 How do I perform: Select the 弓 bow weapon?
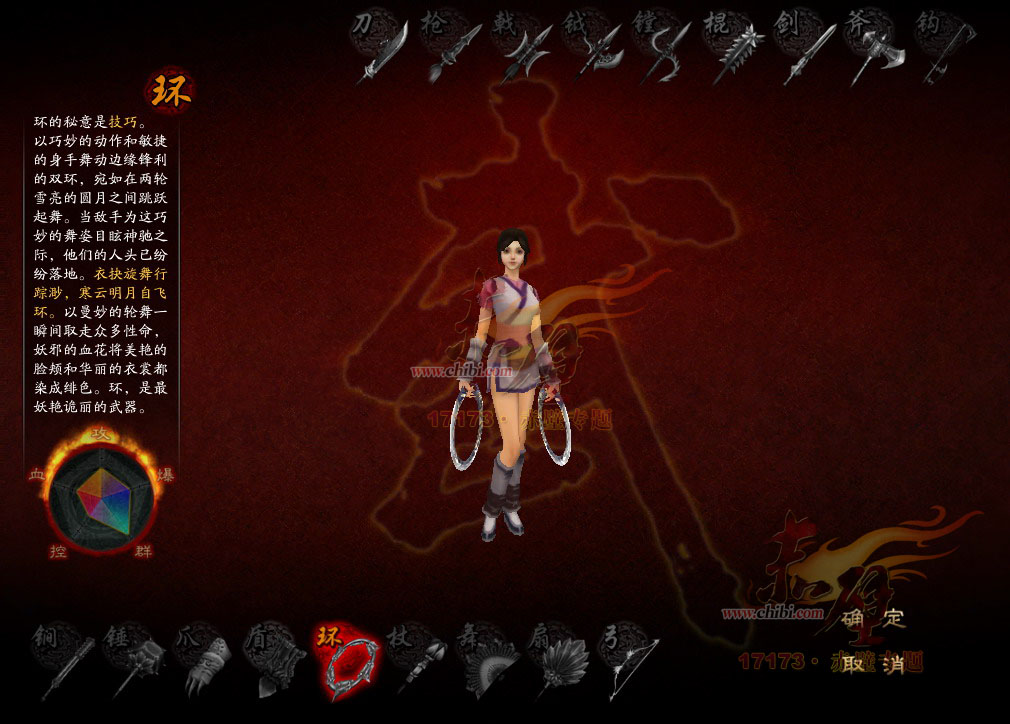pos(630,660)
